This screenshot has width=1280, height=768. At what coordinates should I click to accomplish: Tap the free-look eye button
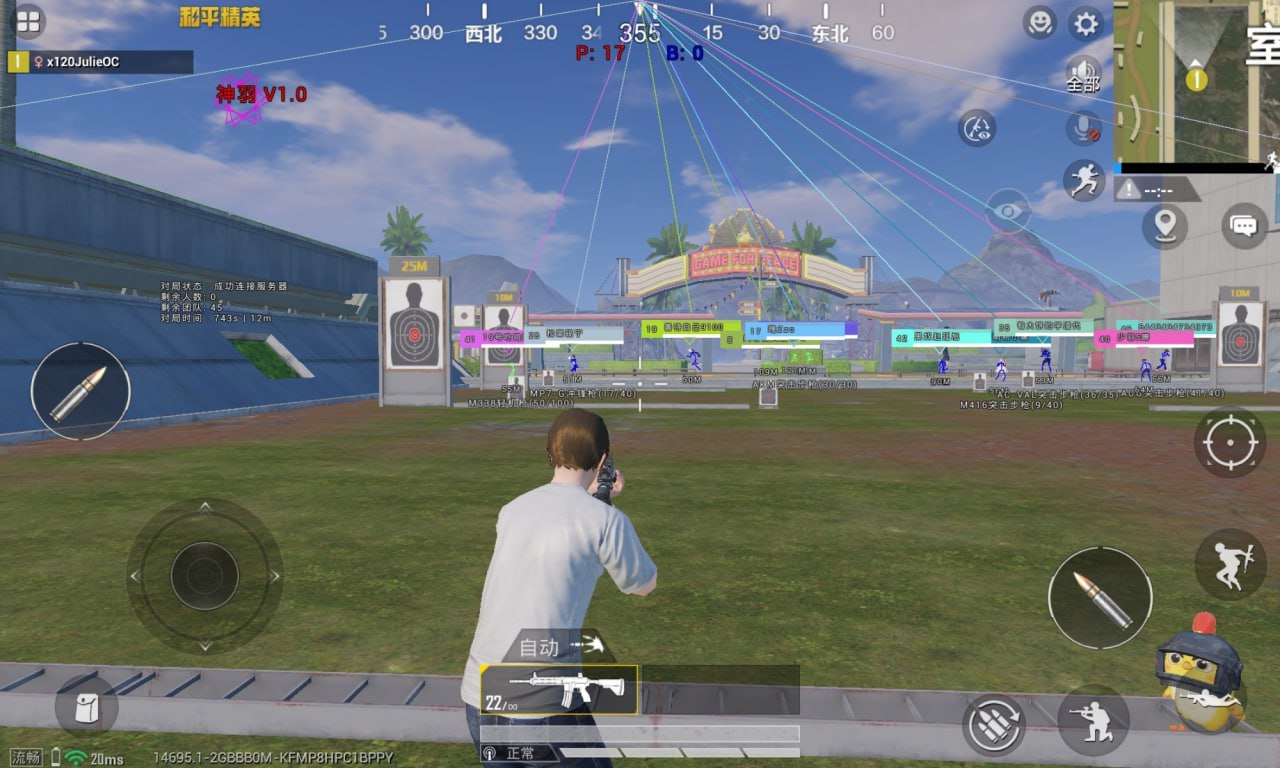[x=1008, y=211]
